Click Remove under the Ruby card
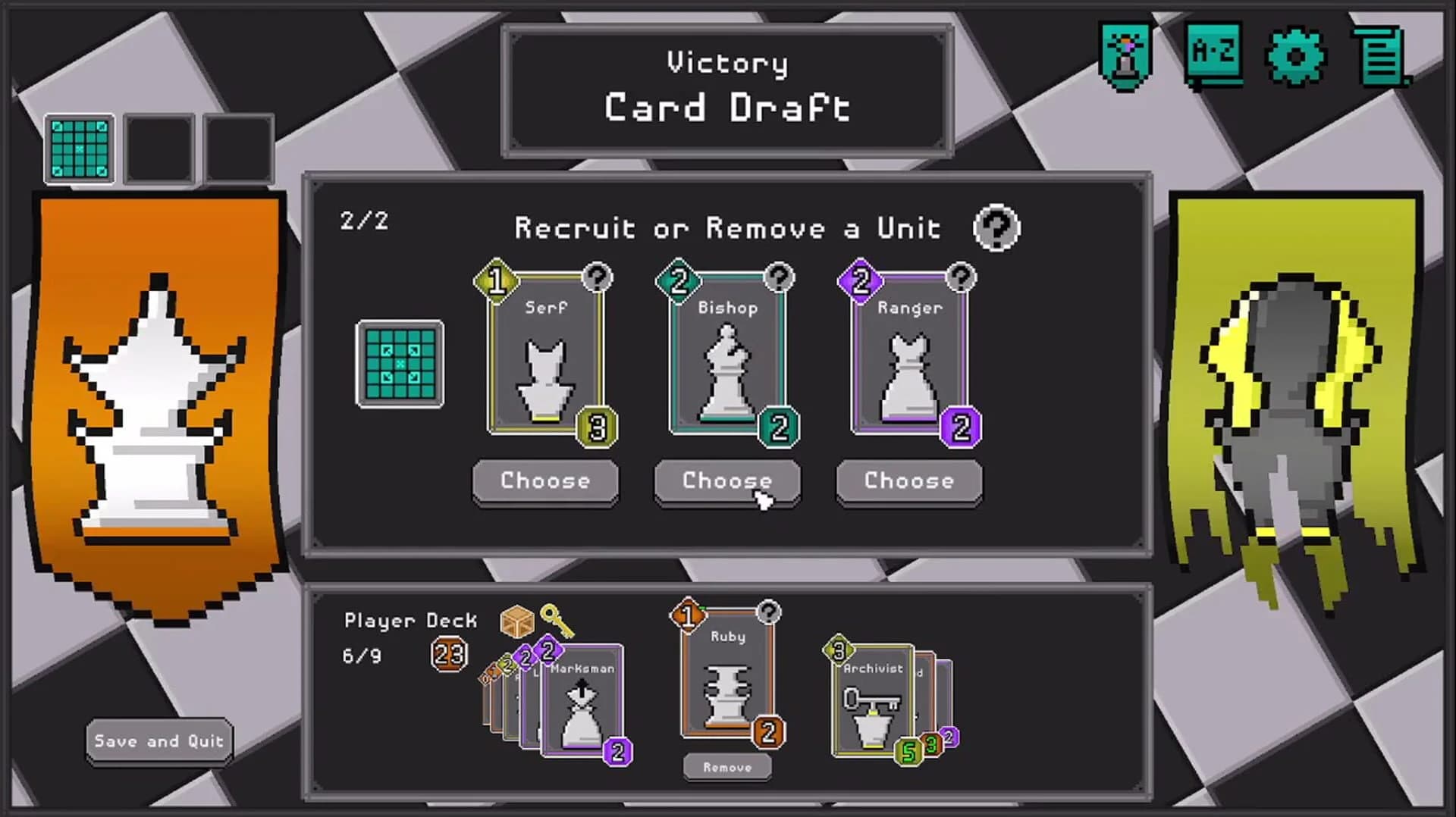 tap(726, 767)
